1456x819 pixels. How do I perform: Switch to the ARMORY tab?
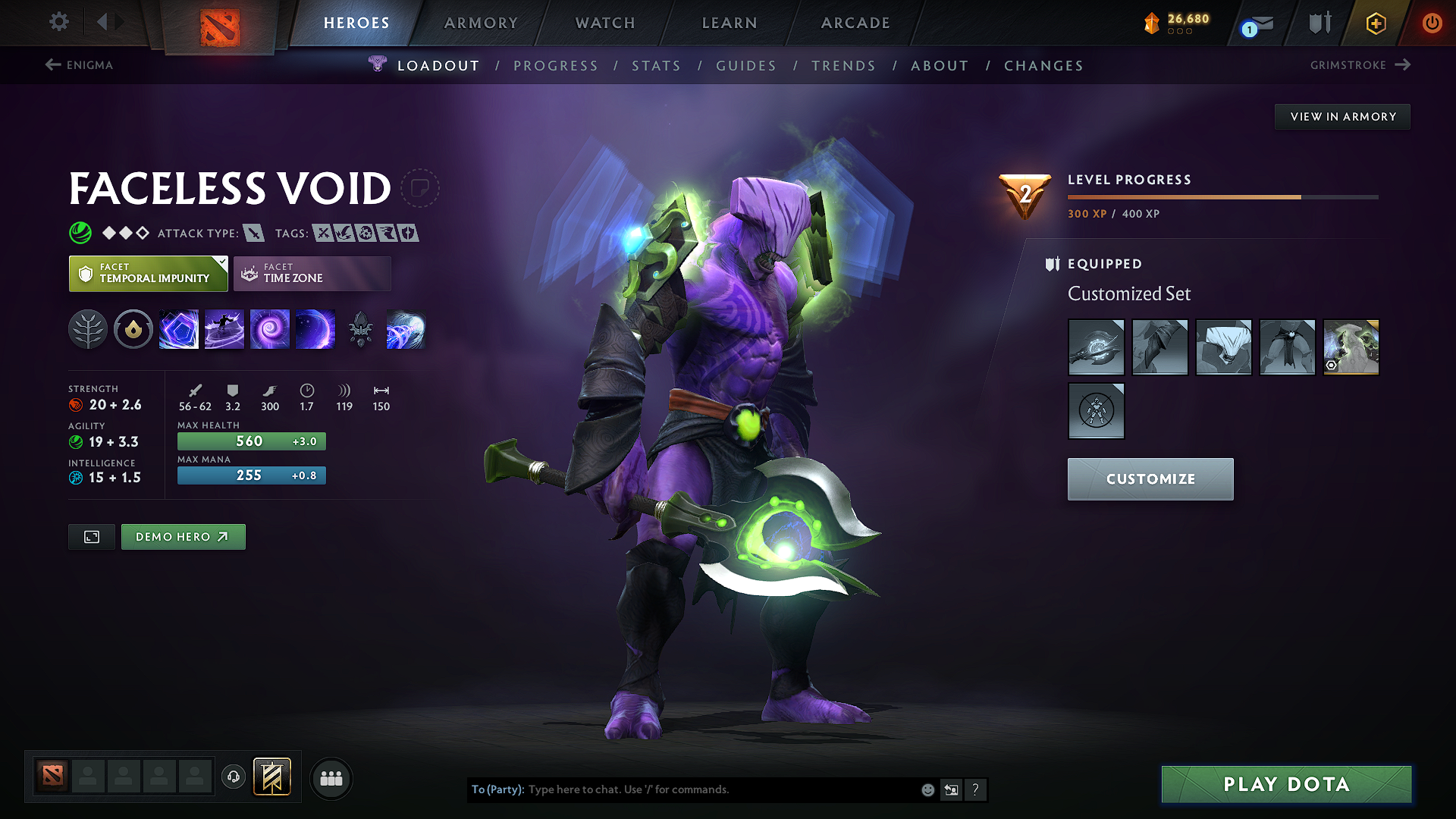[x=481, y=23]
